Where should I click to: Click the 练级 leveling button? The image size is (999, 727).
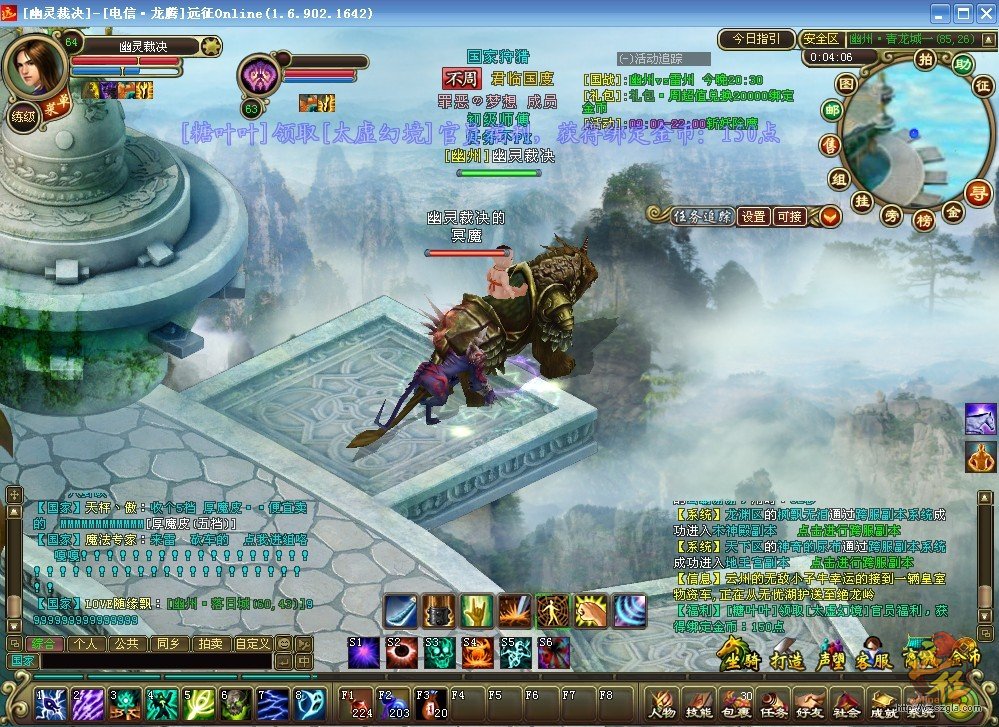coord(22,116)
